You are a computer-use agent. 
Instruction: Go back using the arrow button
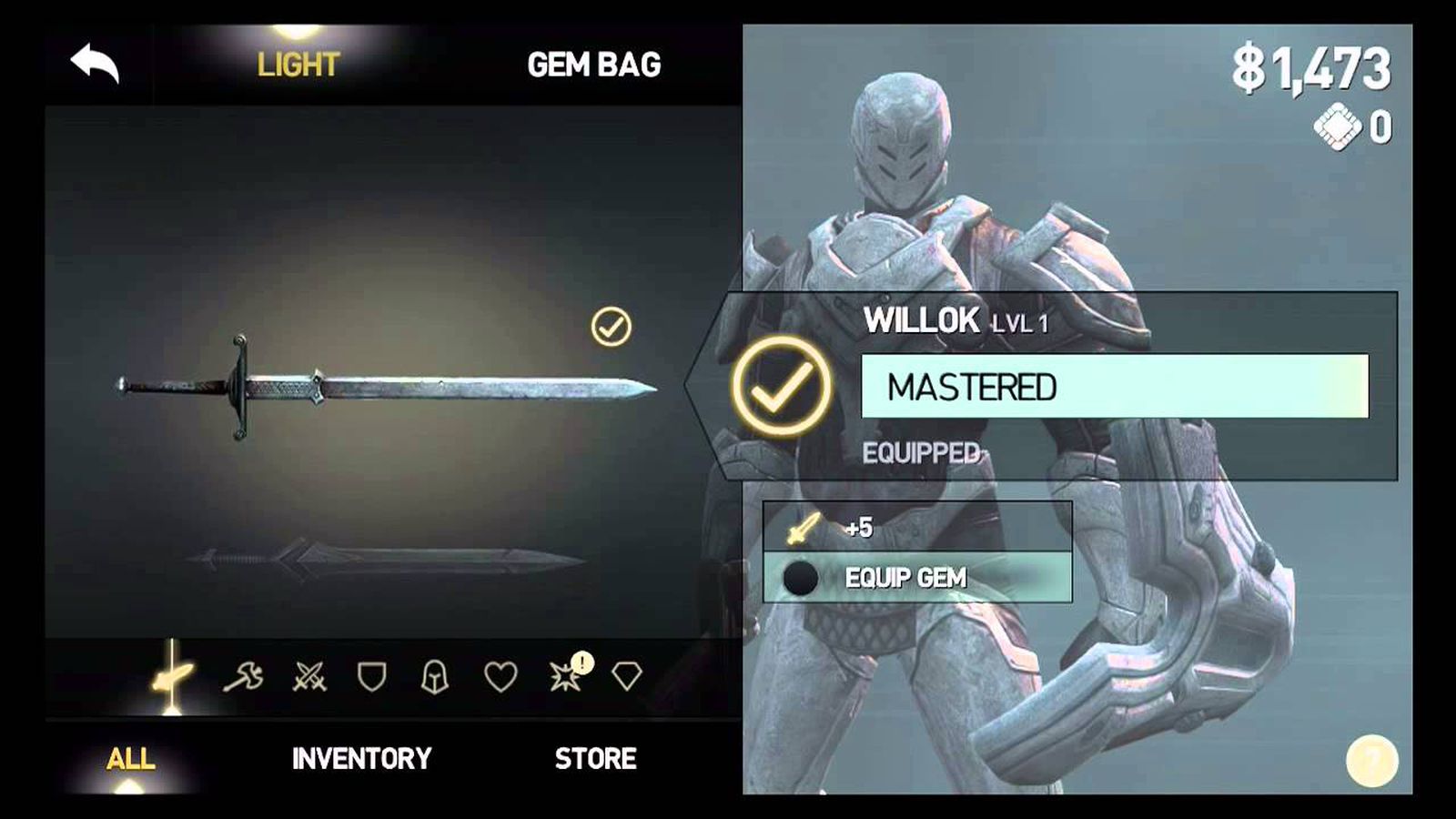coord(95,64)
